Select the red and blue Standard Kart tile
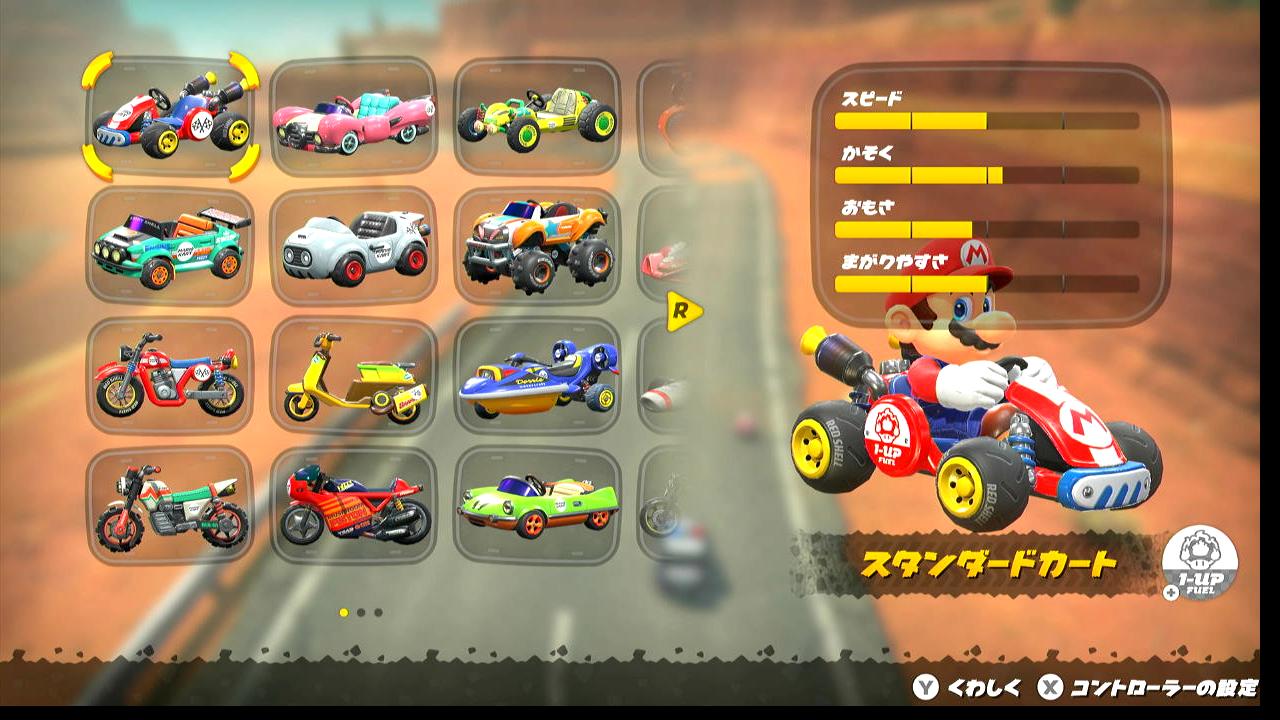This screenshot has width=1280, height=720. click(x=170, y=117)
